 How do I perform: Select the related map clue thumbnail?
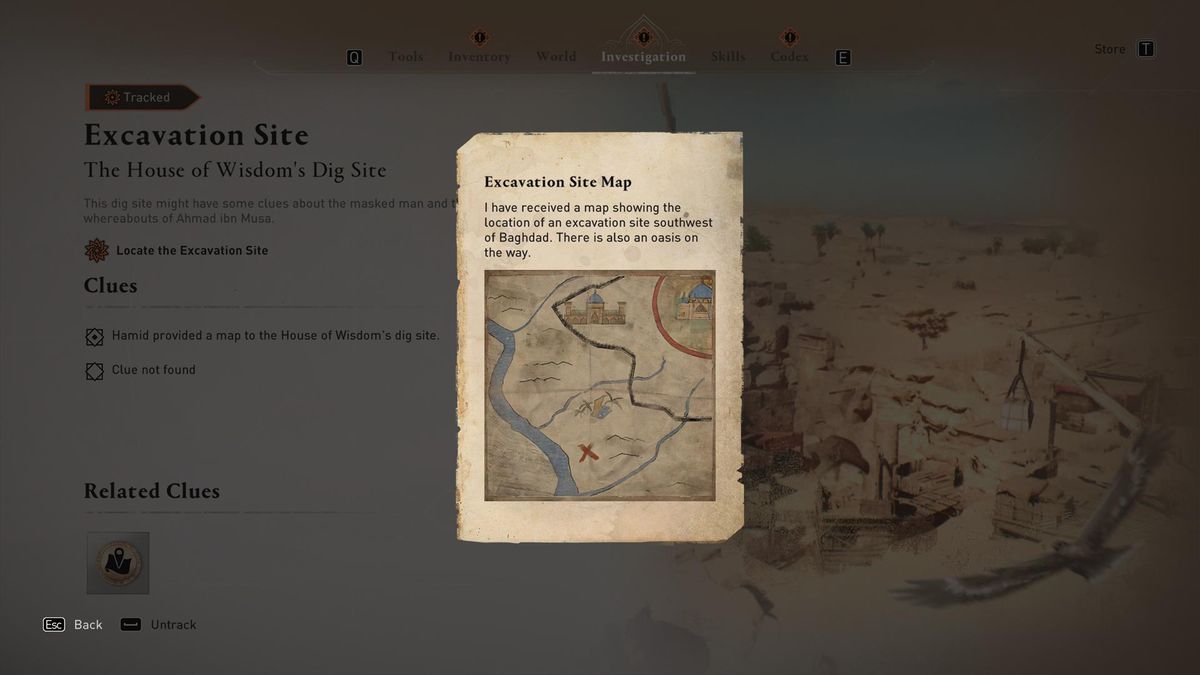pyautogui.click(x=118, y=563)
